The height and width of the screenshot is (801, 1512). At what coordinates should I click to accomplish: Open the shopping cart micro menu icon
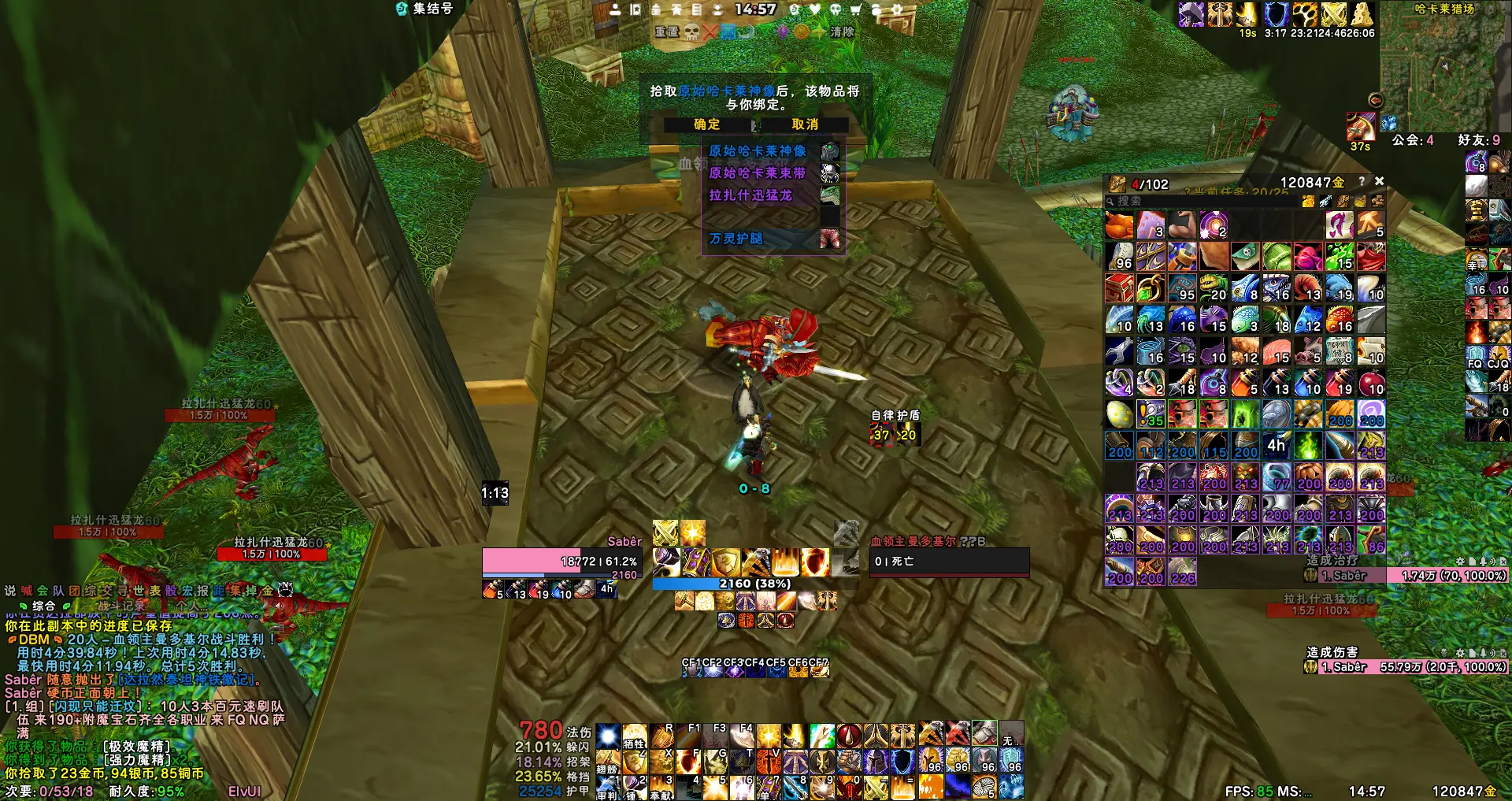pos(855,9)
